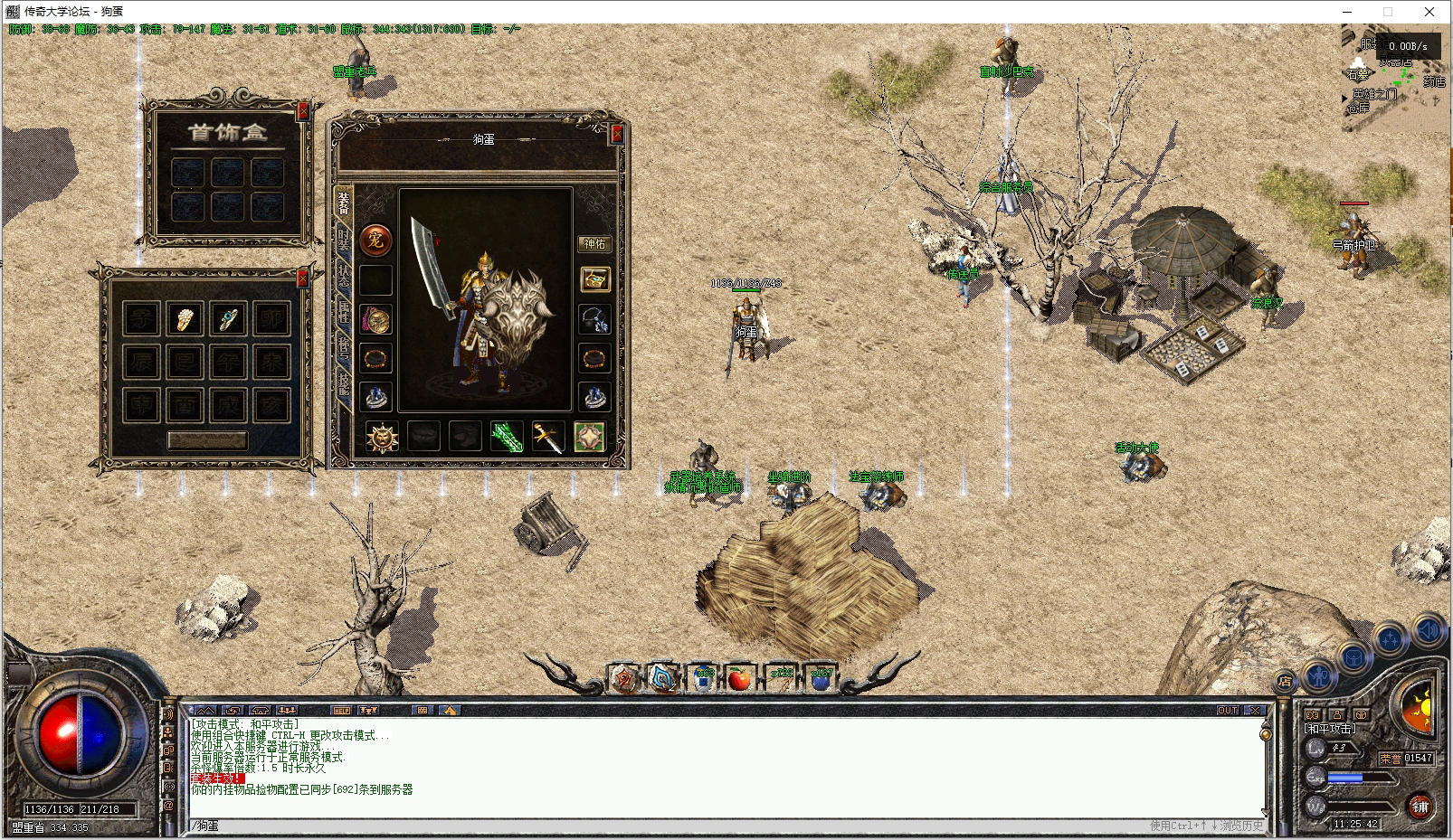The image size is (1453, 840).
Task: Click the round 宠 pet button
Action: [x=375, y=240]
